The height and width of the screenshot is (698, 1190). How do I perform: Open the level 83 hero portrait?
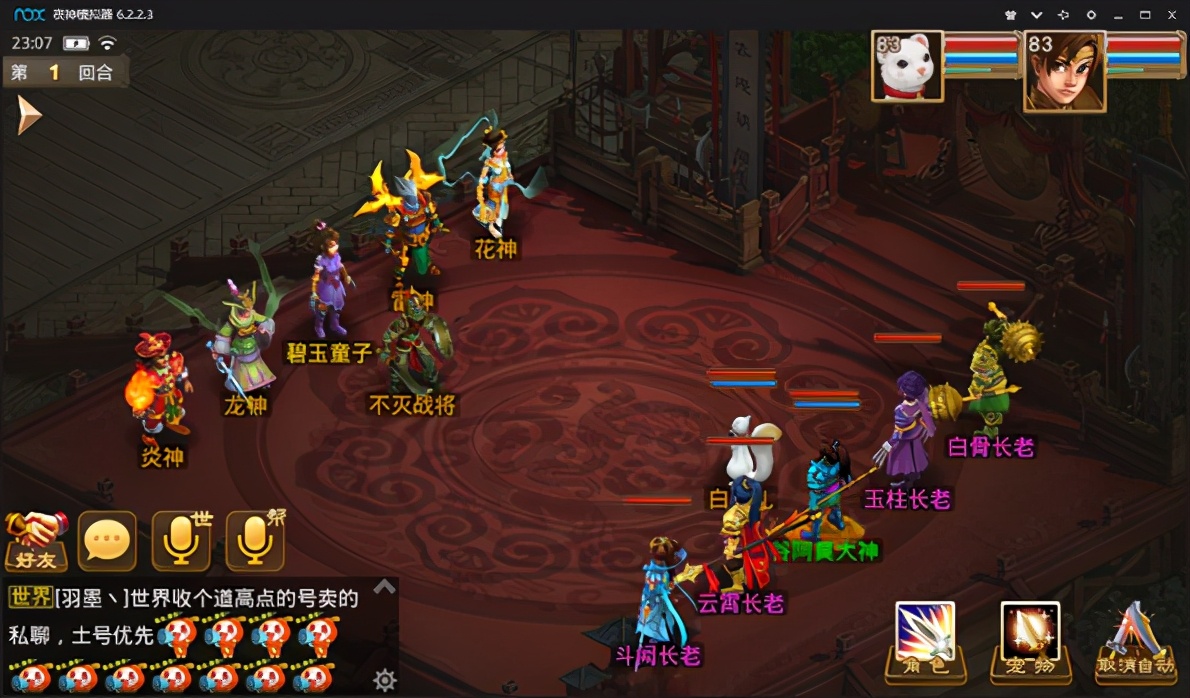1064,70
